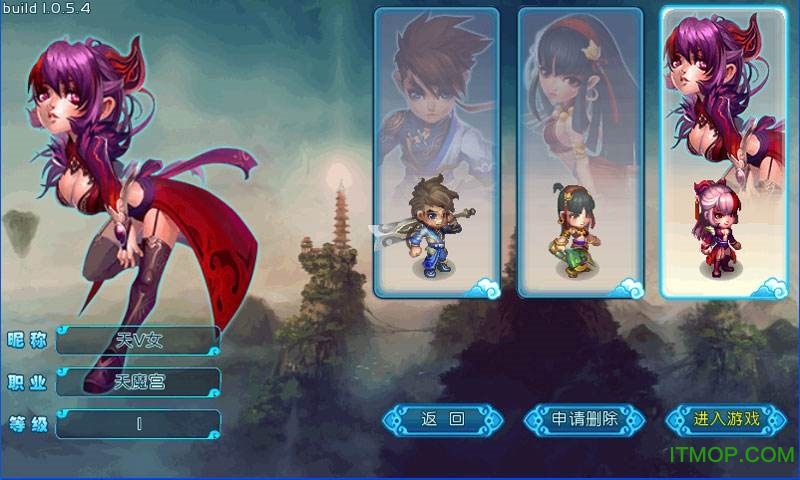Select the brown-haired swordsman character card
Viewport: 800px width, 480px height.
tap(436, 152)
